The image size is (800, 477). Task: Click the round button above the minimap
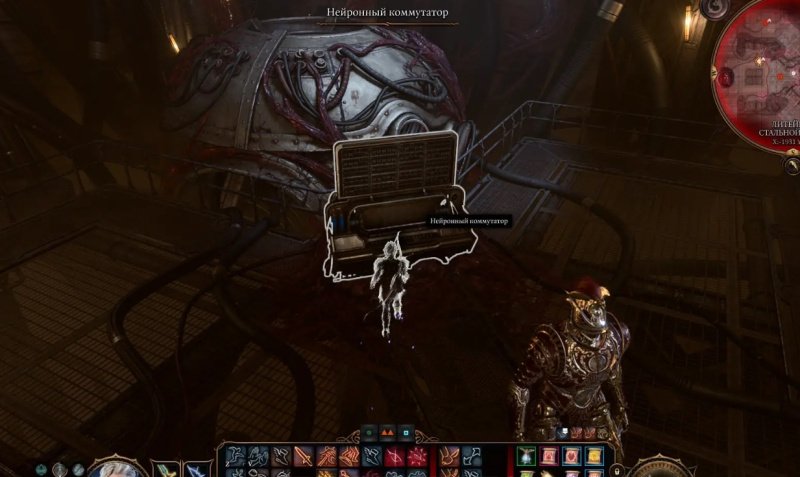pos(714,9)
